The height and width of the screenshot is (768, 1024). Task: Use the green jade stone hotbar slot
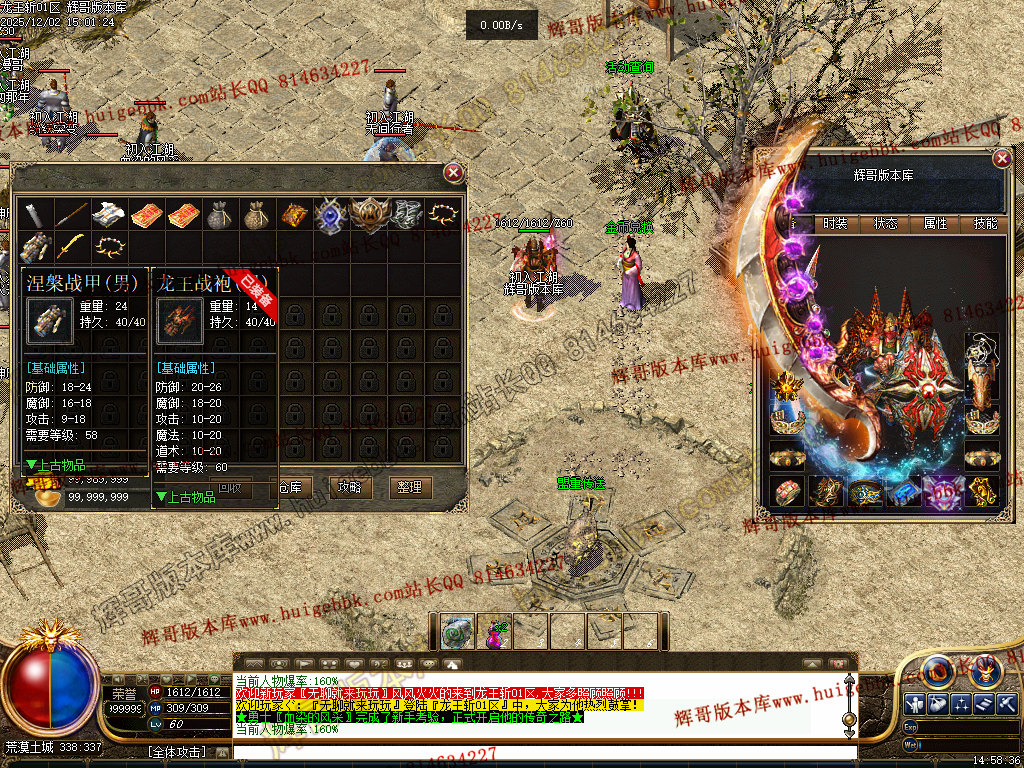click(x=458, y=631)
